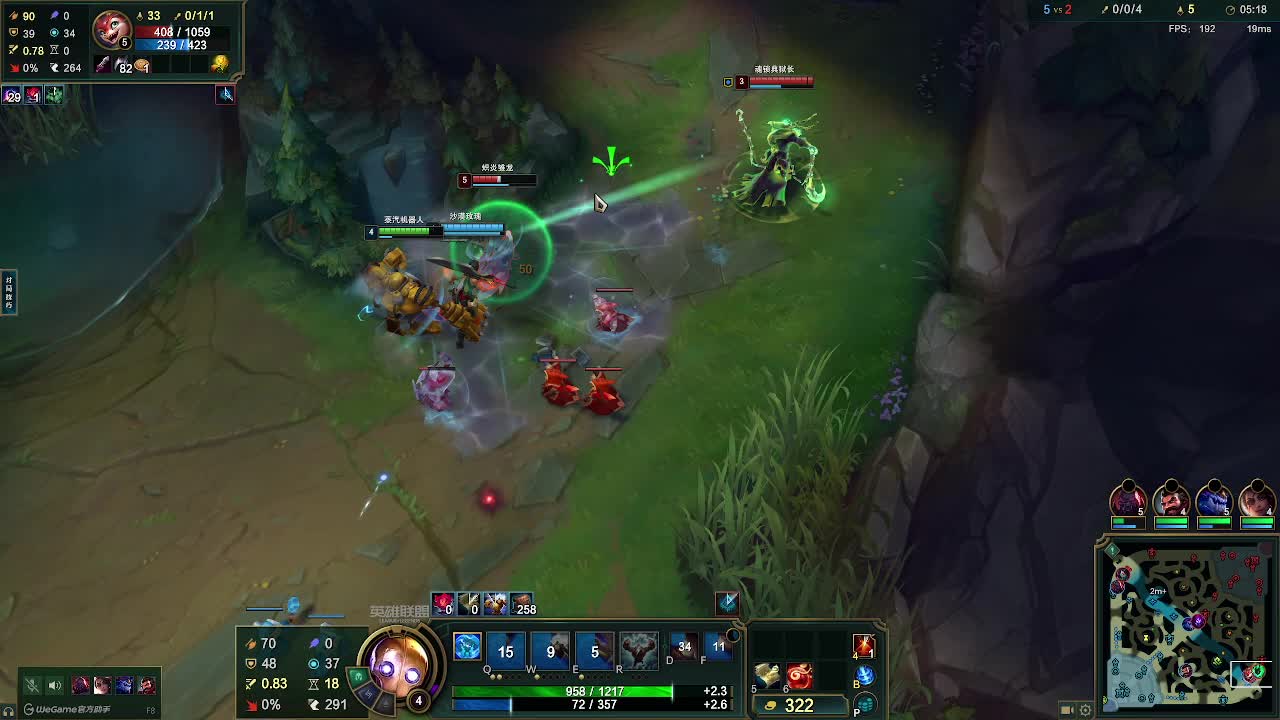Toggle the speaker icon in the voice panel
This screenshot has width=1280, height=720.
(55, 685)
